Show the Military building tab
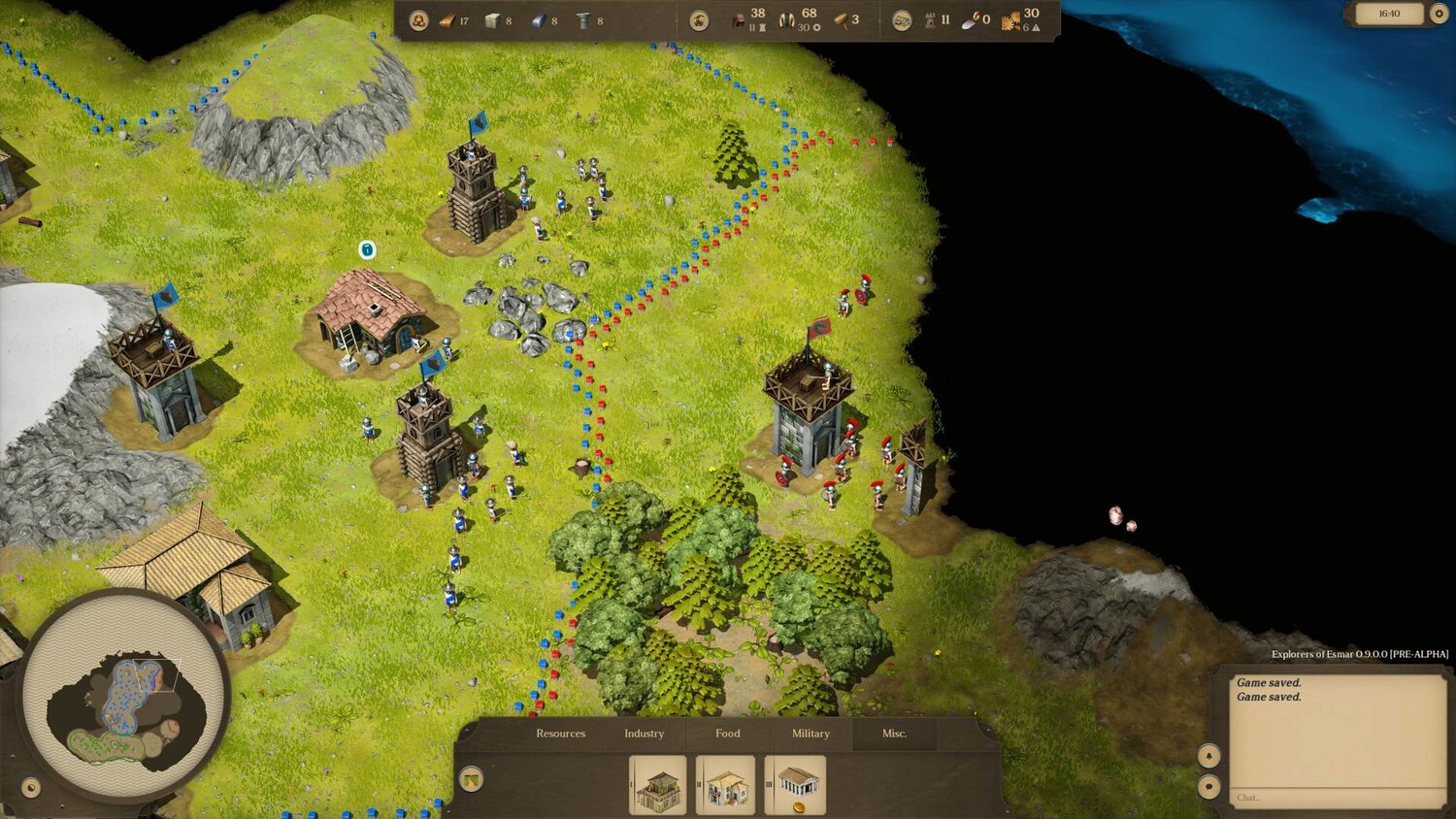1456x819 pixels. coord(811,734)
